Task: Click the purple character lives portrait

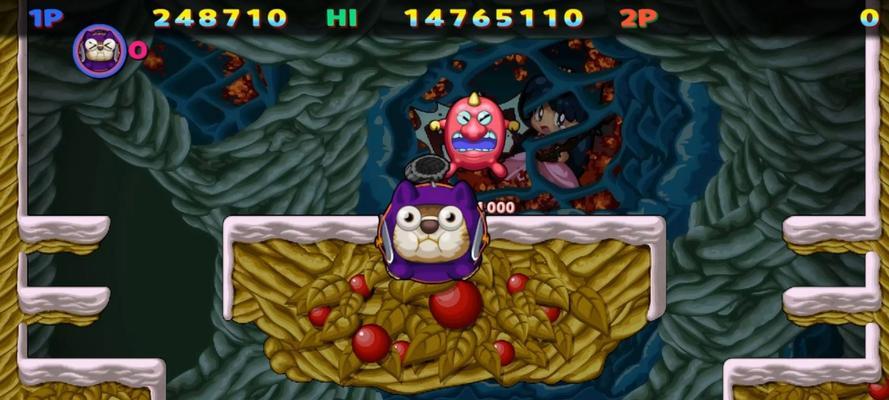Action: pos(99,51)
